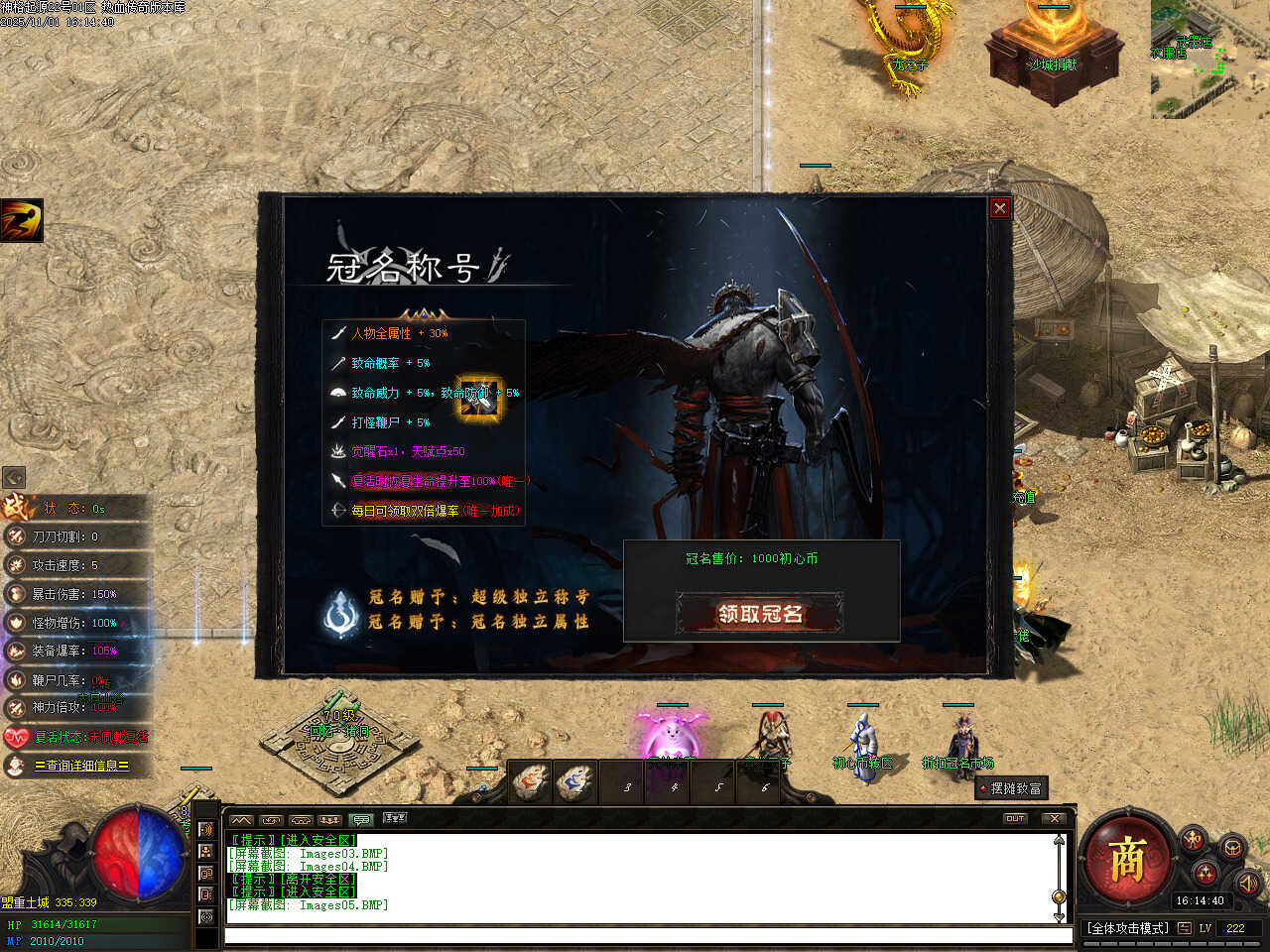The height and width of the screenshot is (952, 1270).
Task: Claim the title with 领取冠名 button
Action: click(x=760, y=614)
